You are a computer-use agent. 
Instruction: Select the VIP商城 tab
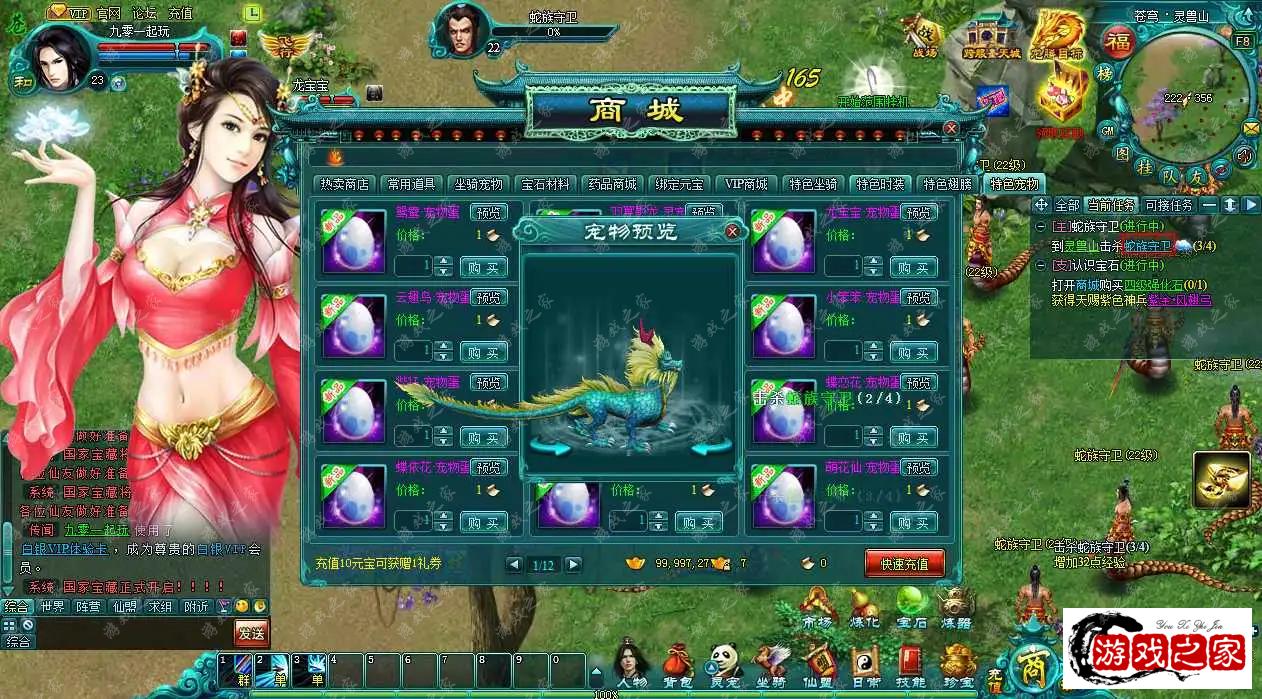(x=746, y=184)
